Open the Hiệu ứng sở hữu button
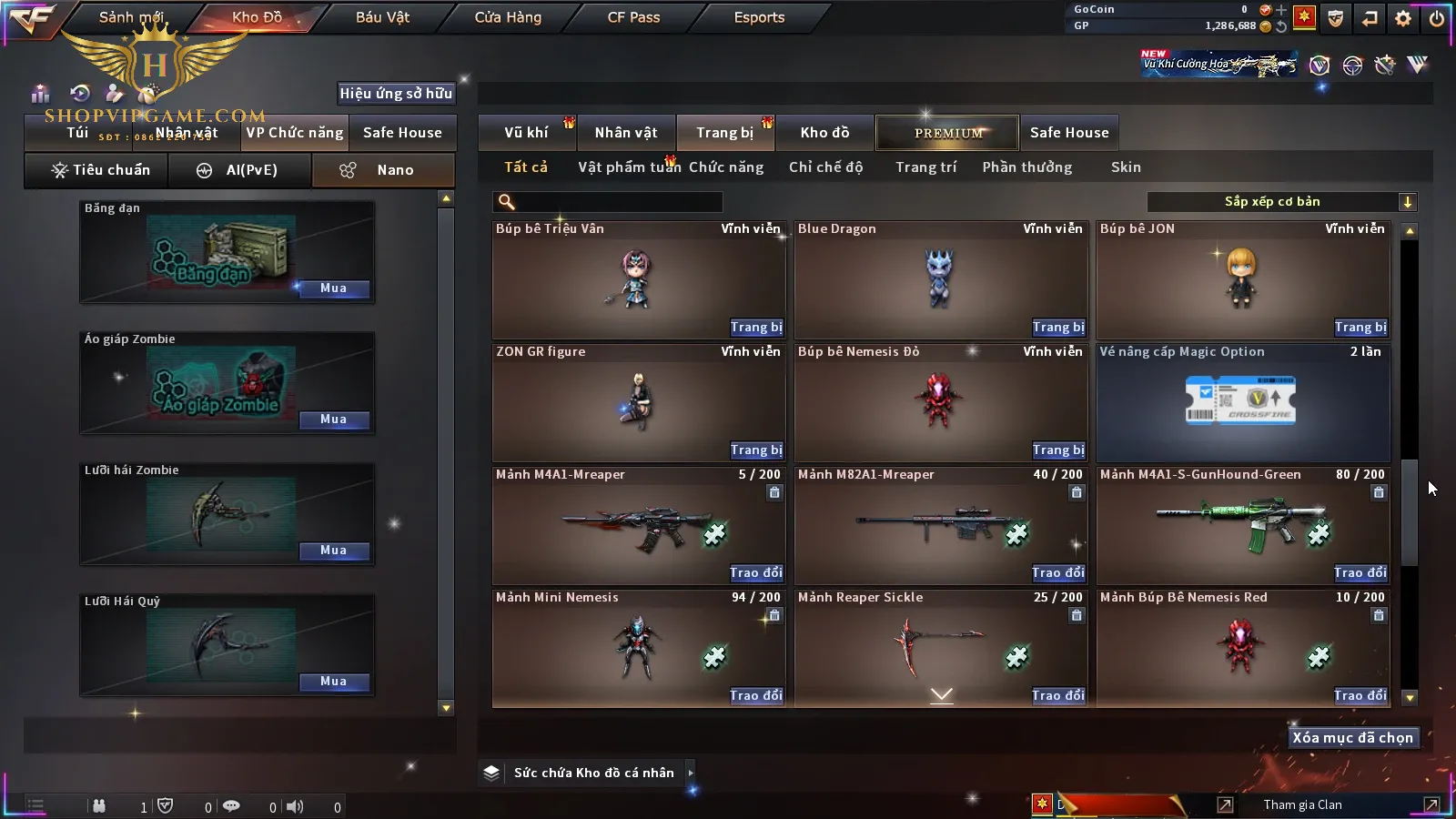The image size is (1456, 819). [x=396, y=94]
